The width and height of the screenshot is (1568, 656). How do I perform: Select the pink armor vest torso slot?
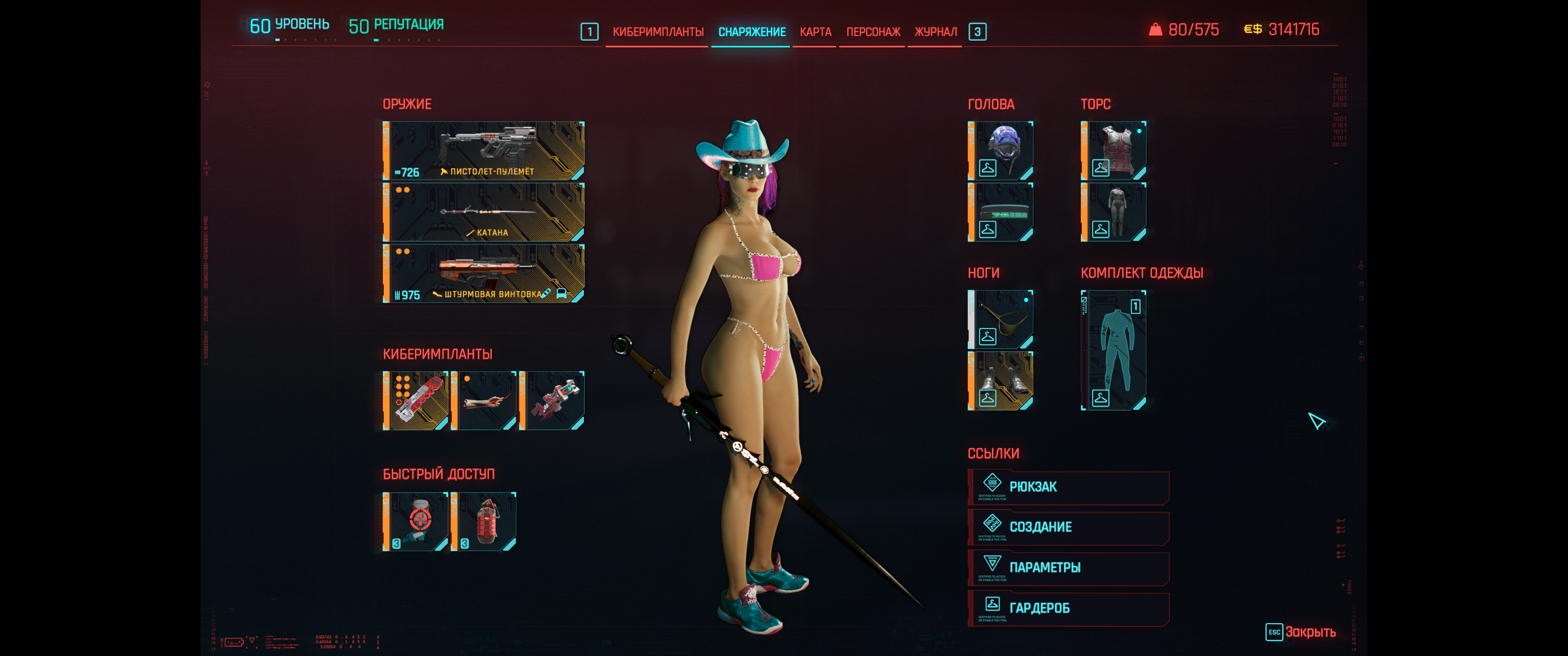1113,150
